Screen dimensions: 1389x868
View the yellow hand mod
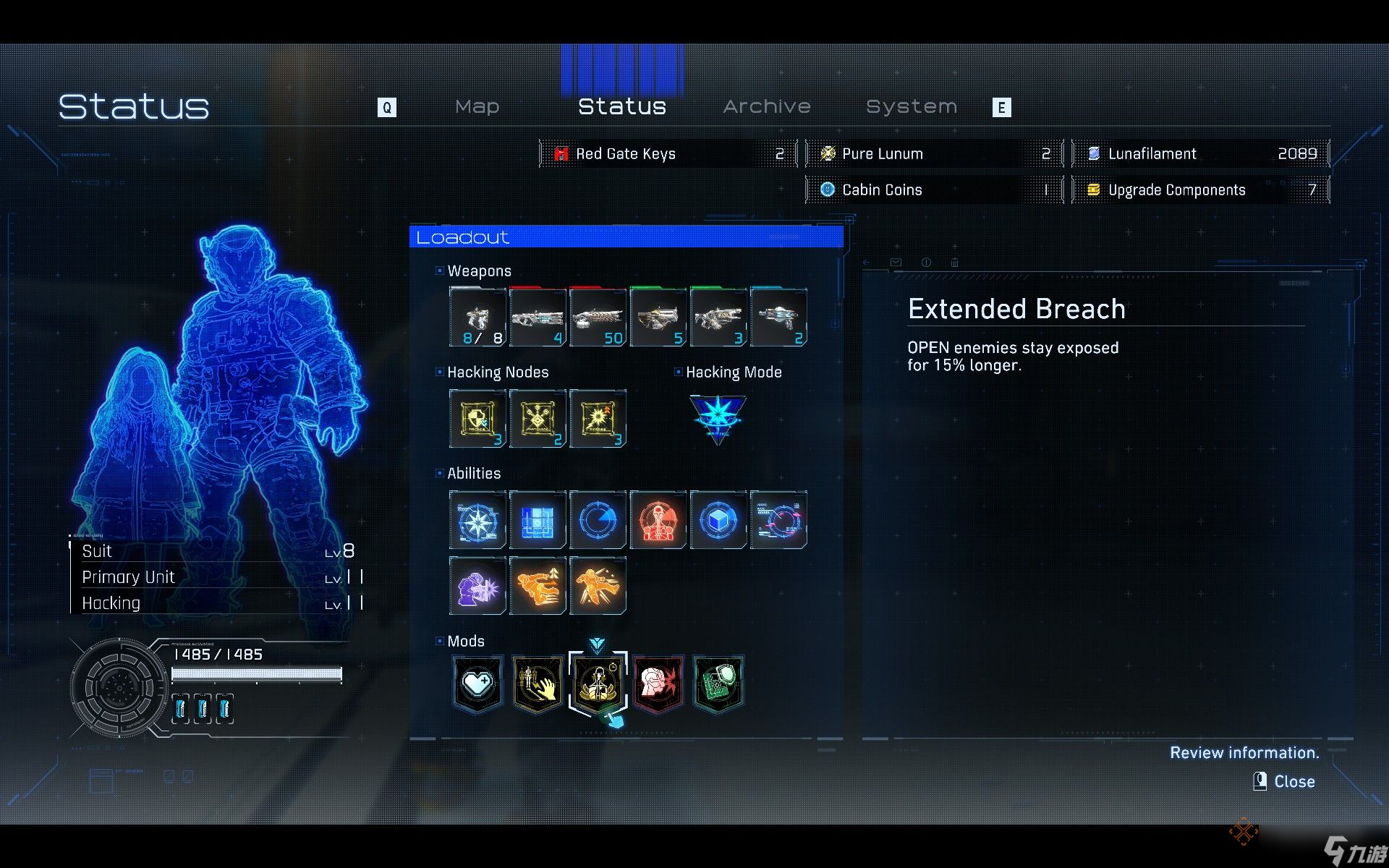[x=538, y=683]
